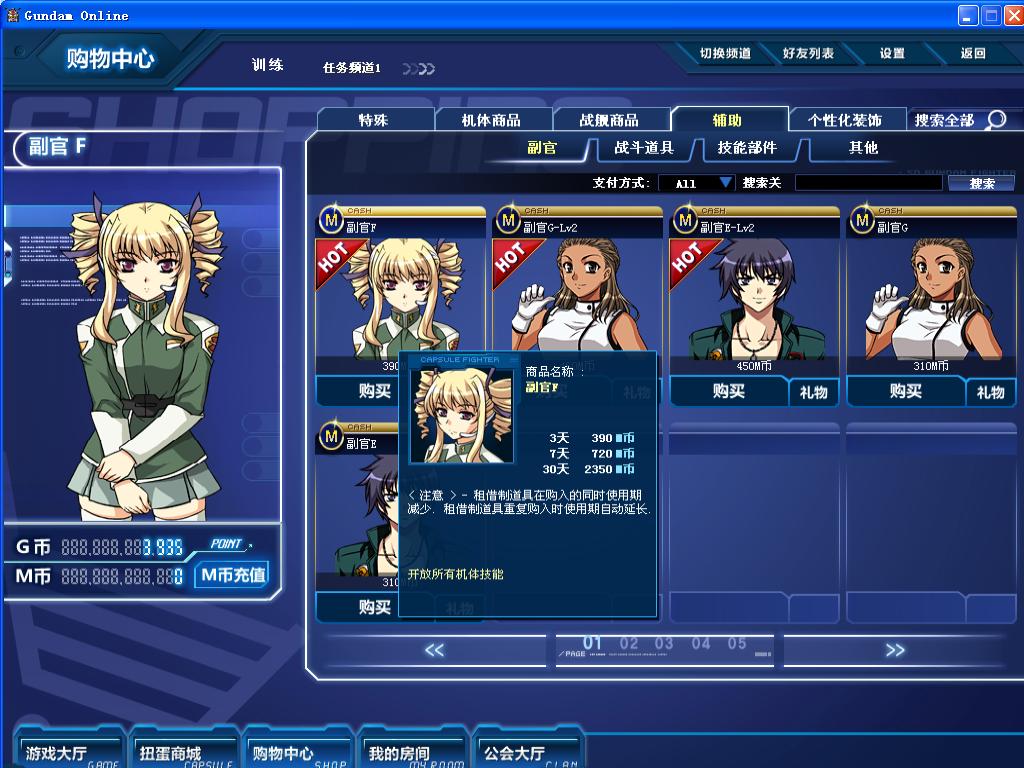Gift the 副官G item
The width and height of the screenshot is (1024, 768).
[990, 393]
